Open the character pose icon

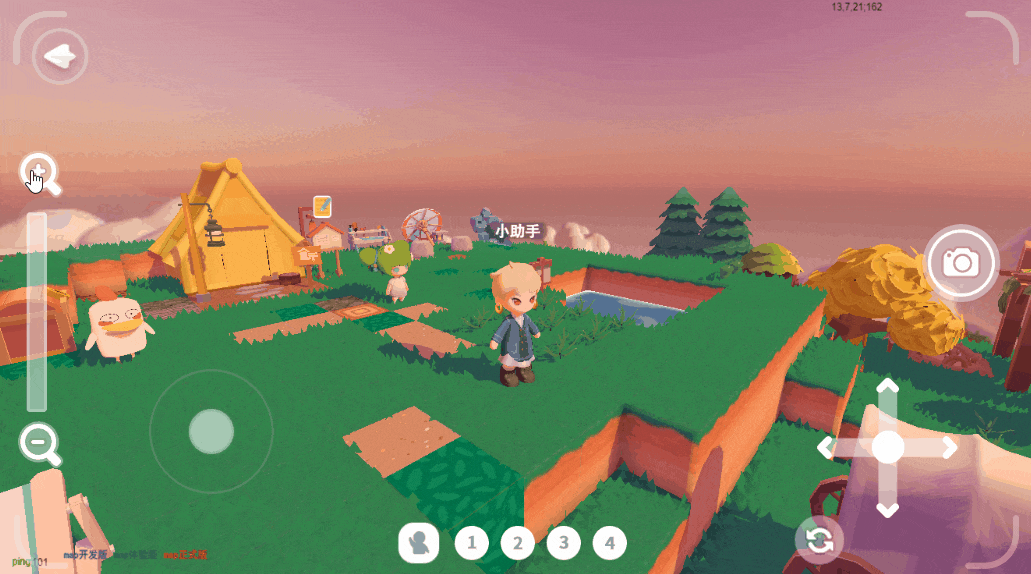point(419,543)
